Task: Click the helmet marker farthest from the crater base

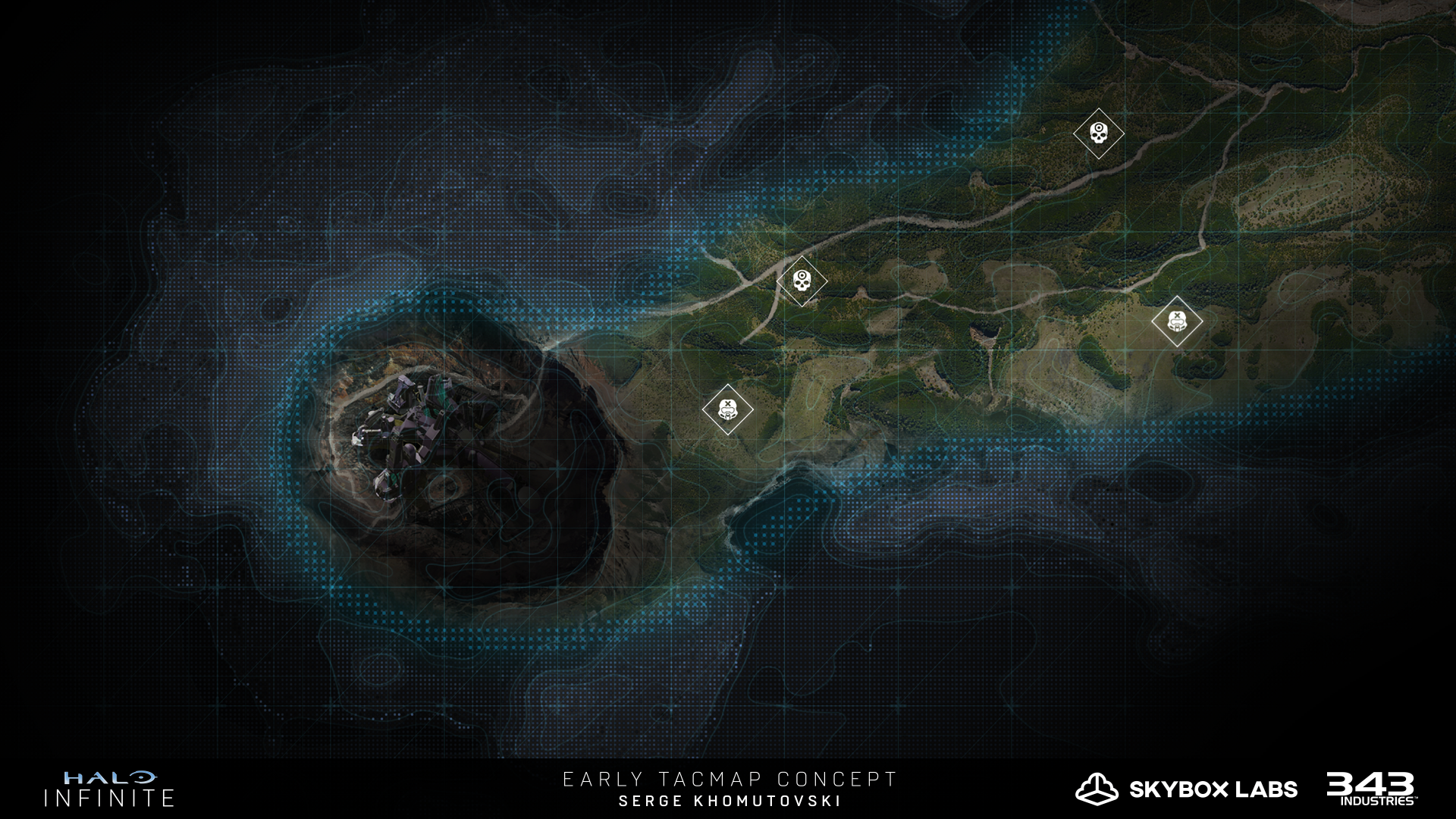Action: 1176,322
